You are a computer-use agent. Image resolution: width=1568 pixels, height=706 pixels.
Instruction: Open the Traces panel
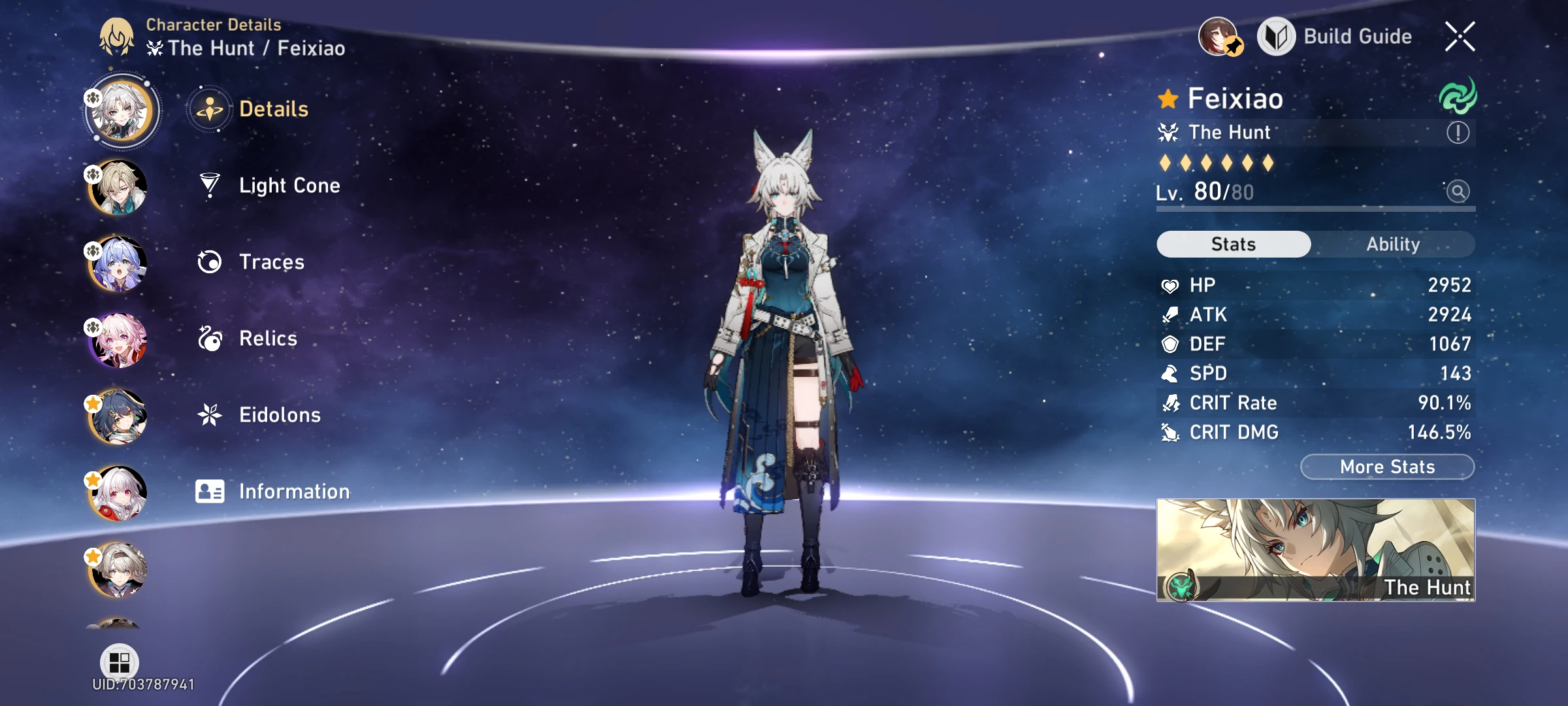[271, 261]
